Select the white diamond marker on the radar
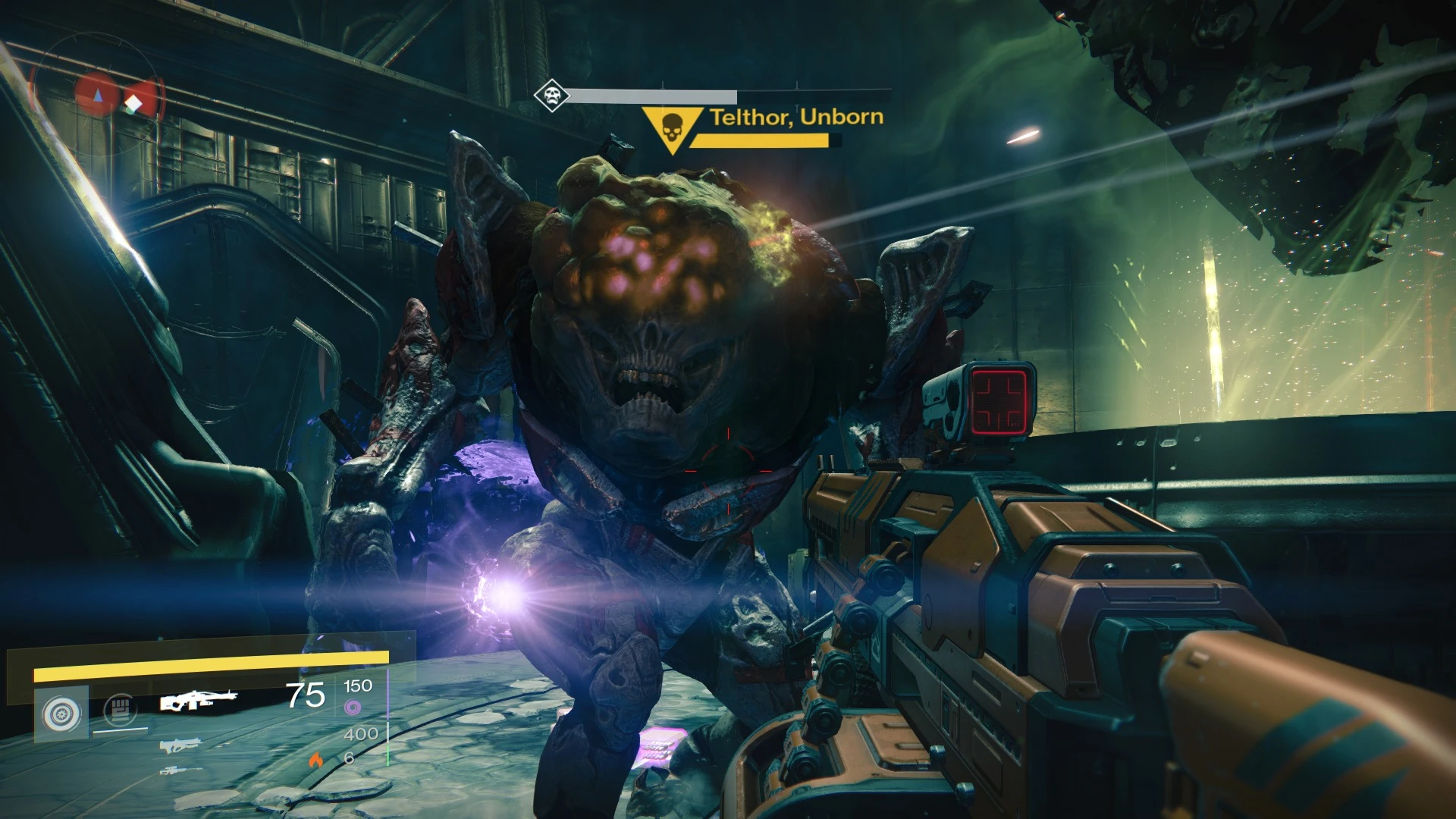This screenshot has width=1456, height=819. (x=133, y=103)
